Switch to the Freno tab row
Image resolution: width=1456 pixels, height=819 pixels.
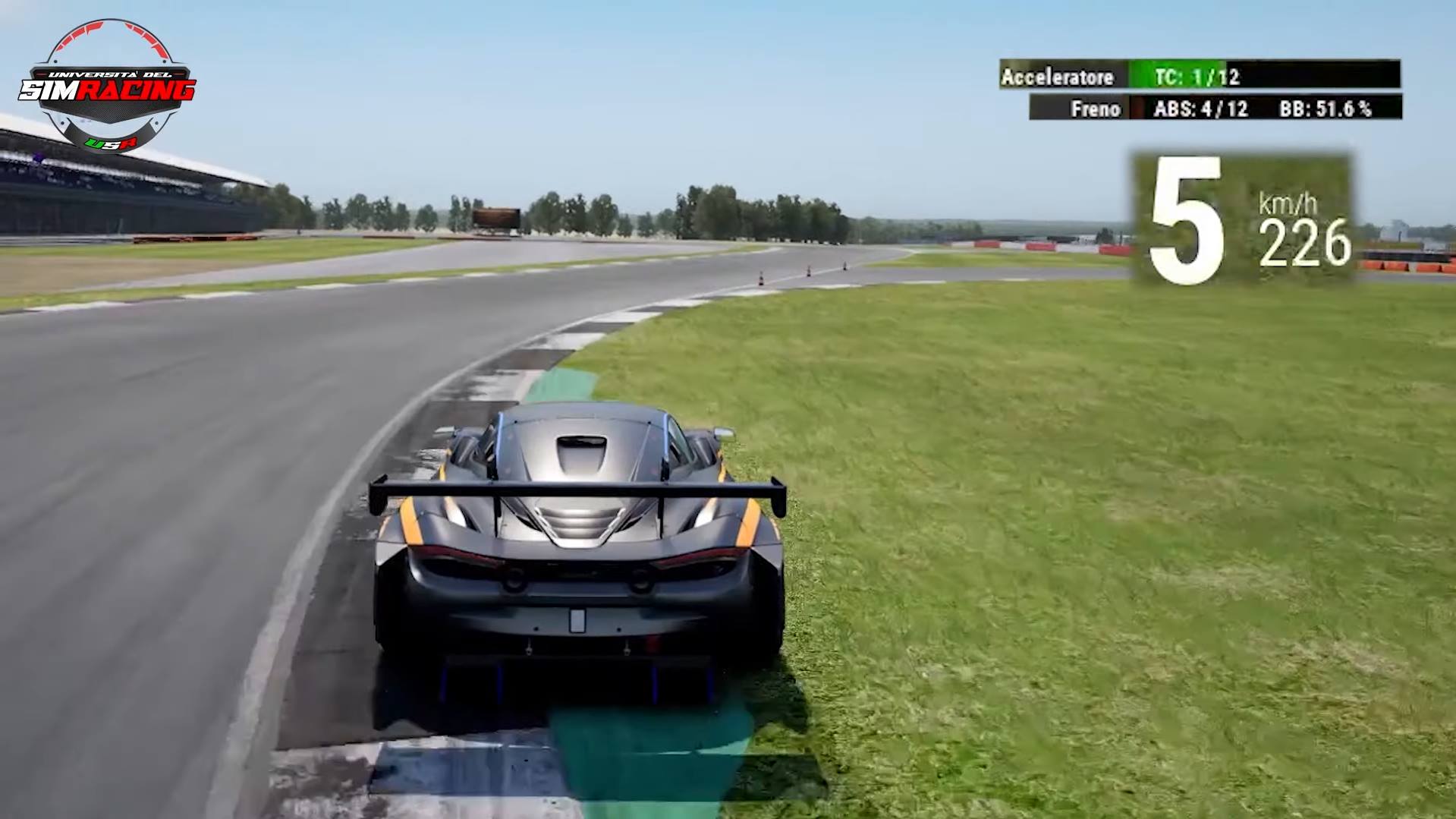point(1096,109)
